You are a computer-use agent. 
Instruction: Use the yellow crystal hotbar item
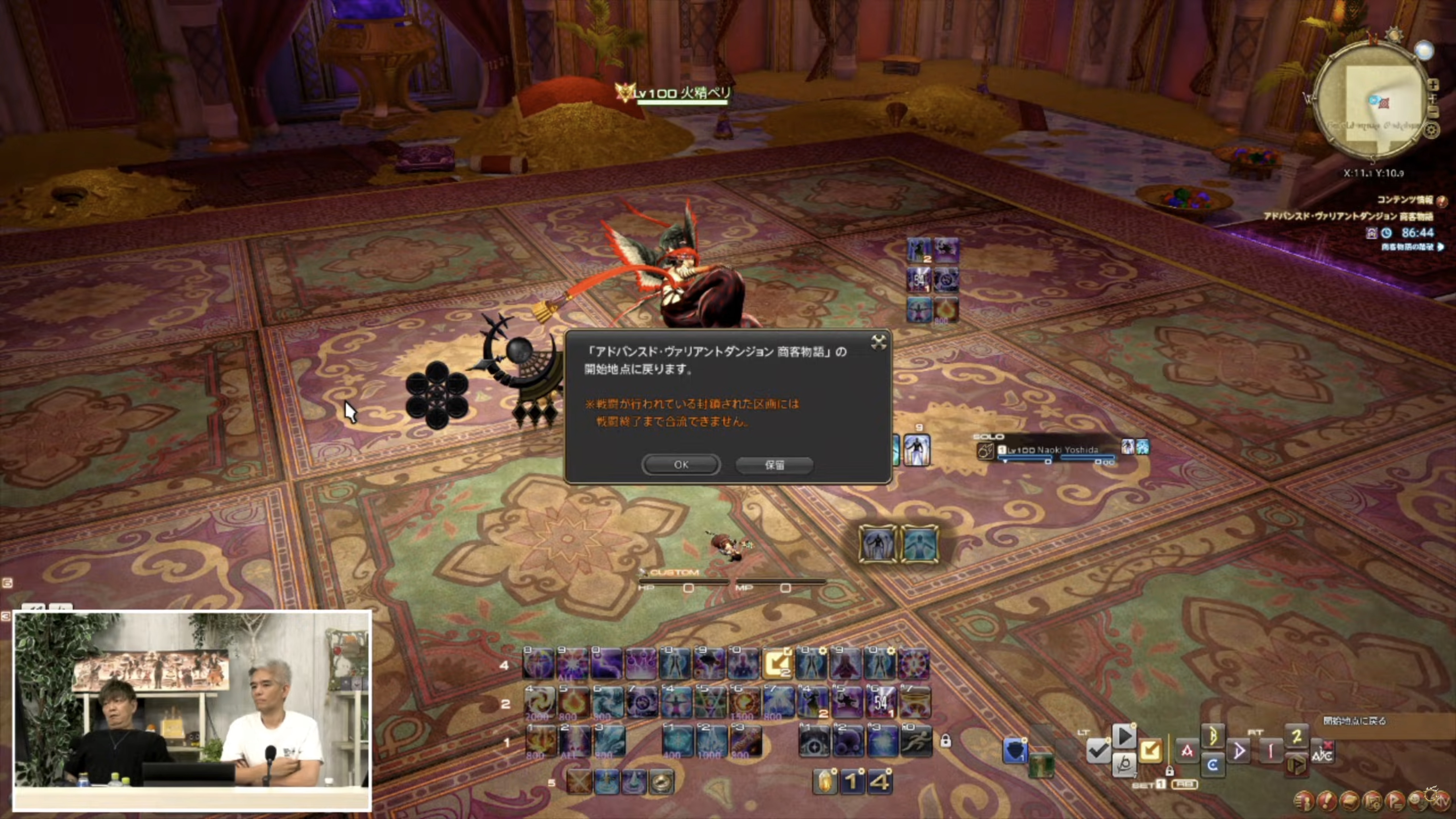pos(825,782)
